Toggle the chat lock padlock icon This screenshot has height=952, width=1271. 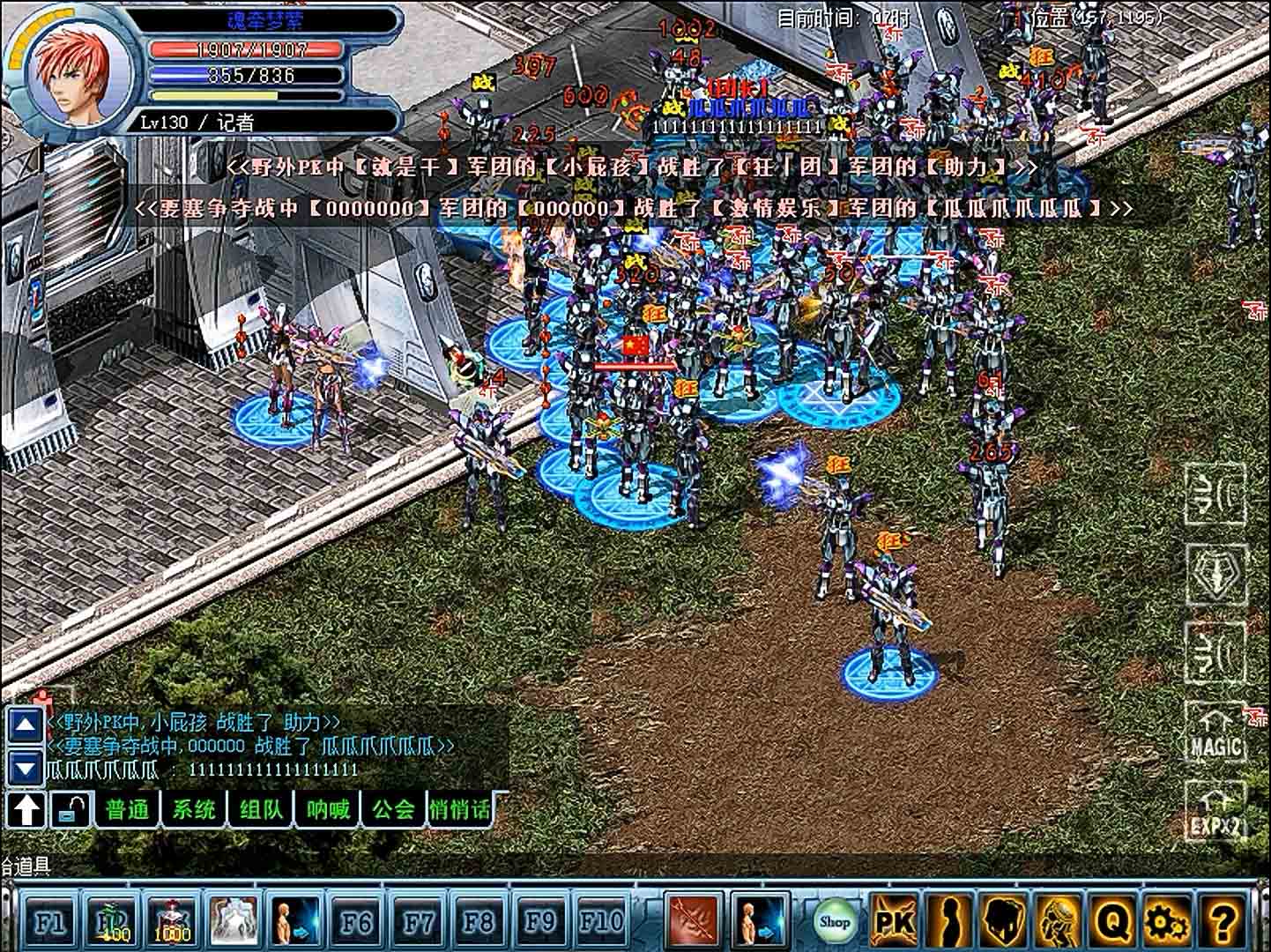click(69, 809)
